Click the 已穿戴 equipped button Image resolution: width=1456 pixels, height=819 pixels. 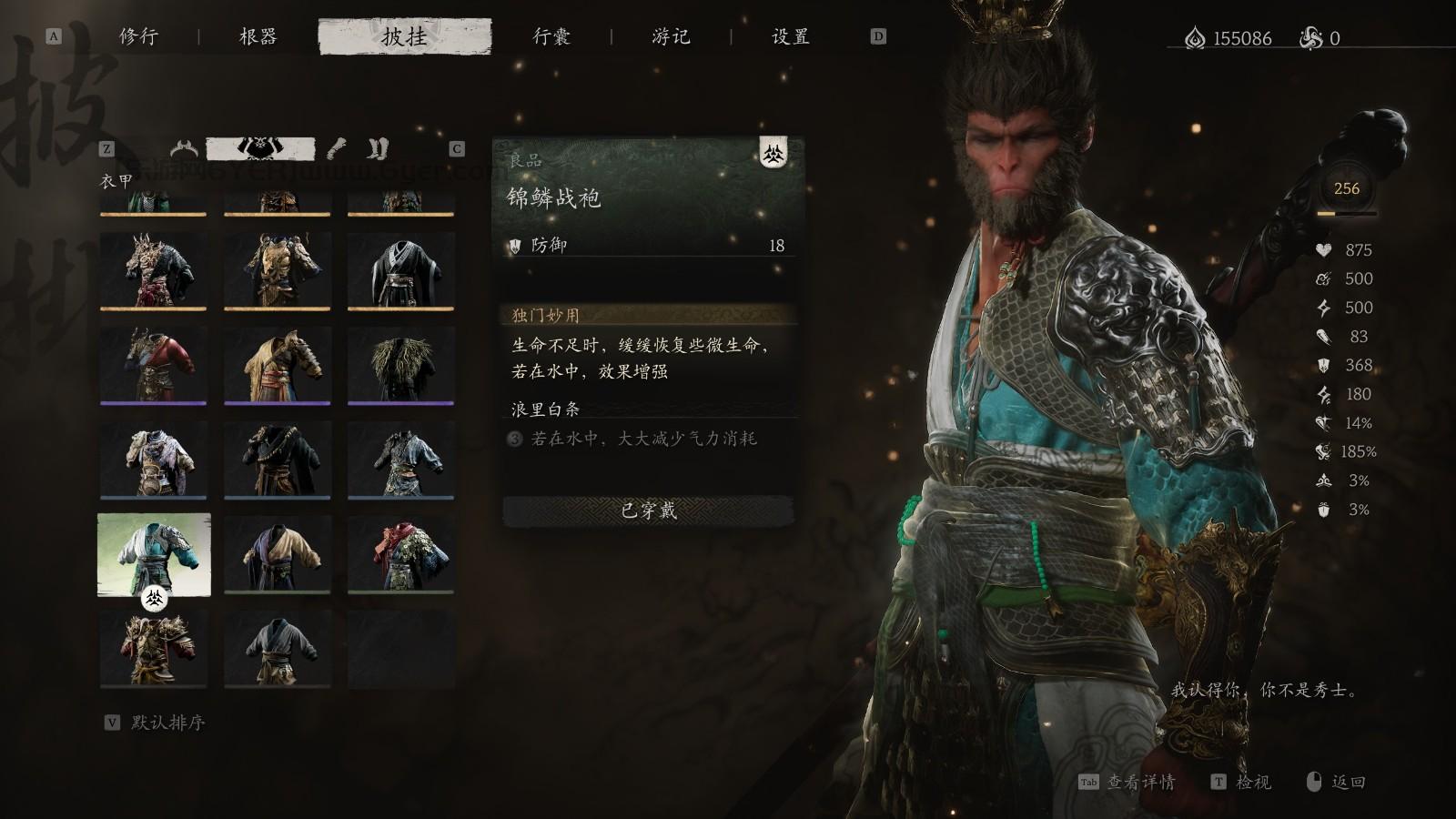coord(649,511)
